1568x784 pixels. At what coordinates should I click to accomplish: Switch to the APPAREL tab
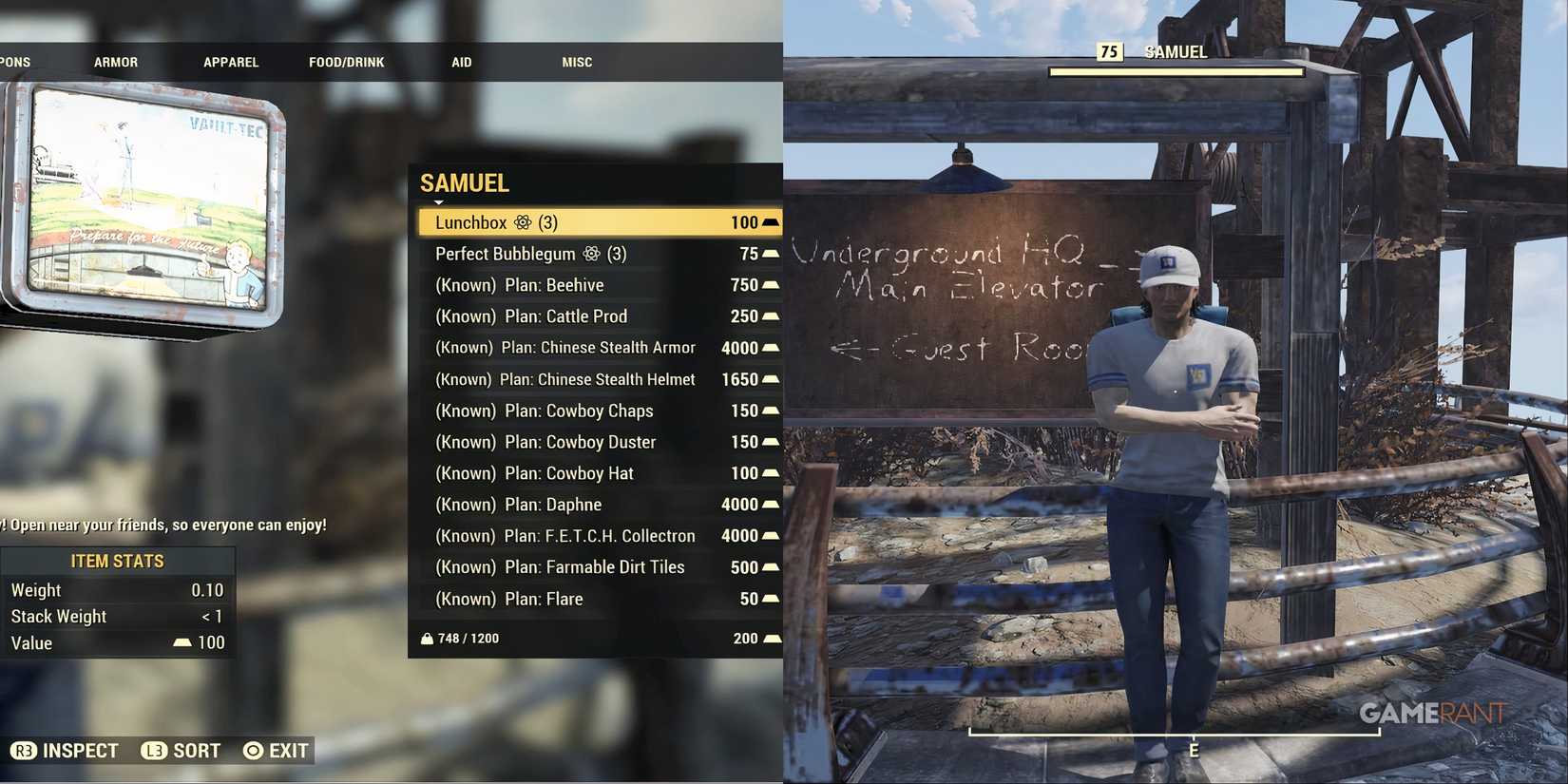point(230,62)
